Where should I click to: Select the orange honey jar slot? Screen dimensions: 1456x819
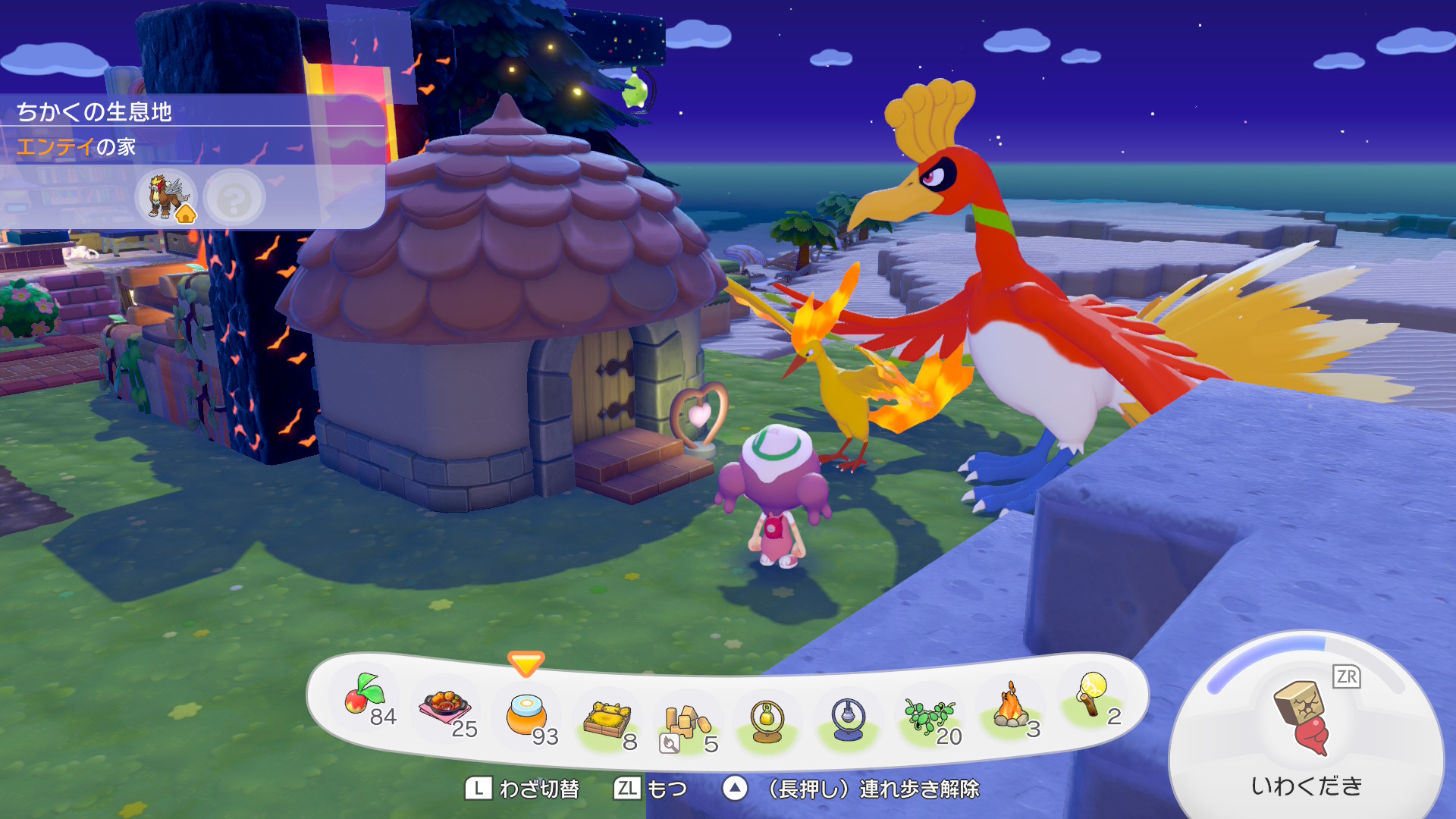526,715
